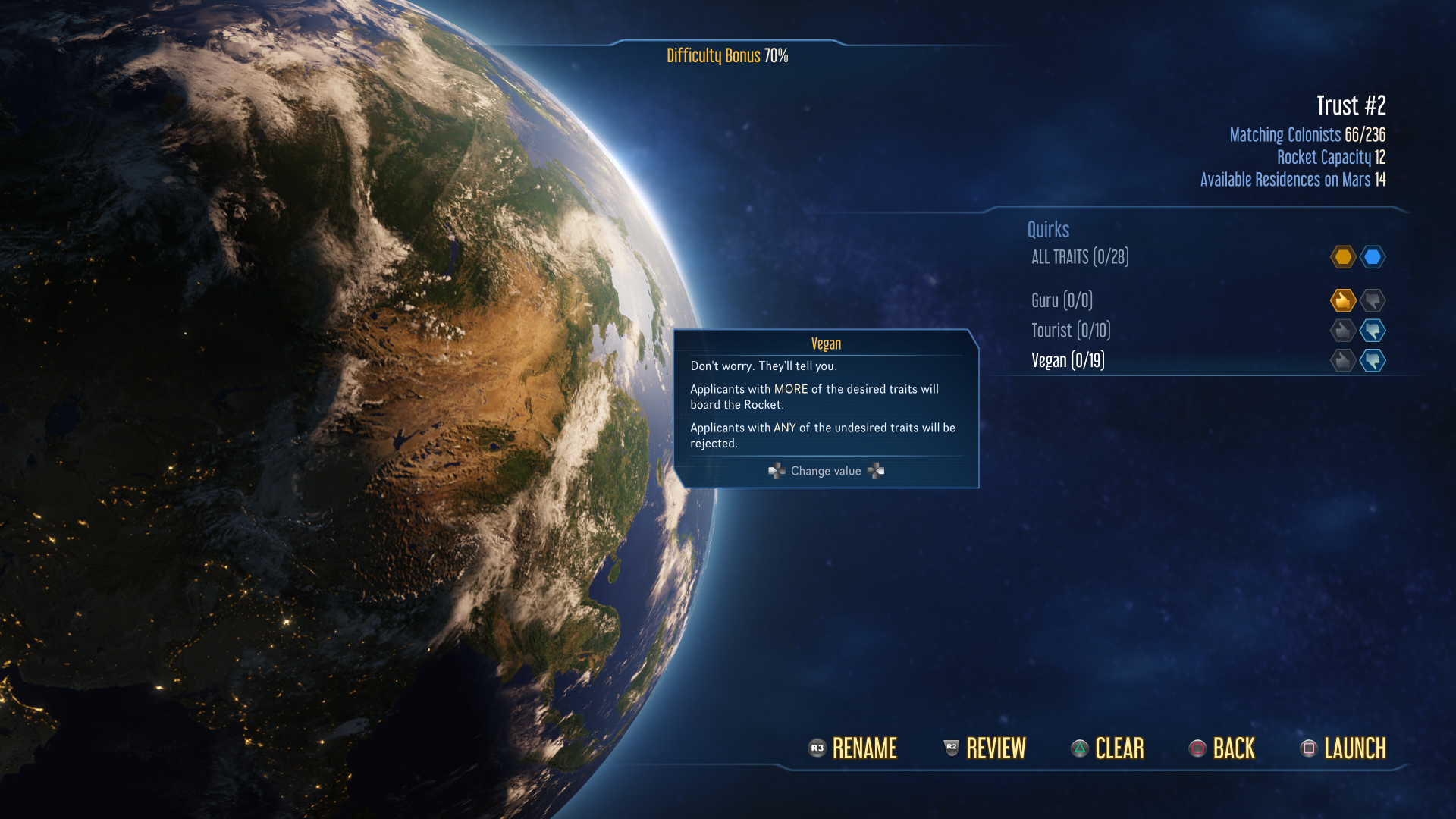Toggle thumbs-up for Tourist trait
The image size is (1456, 819).
pos(1342,331)
